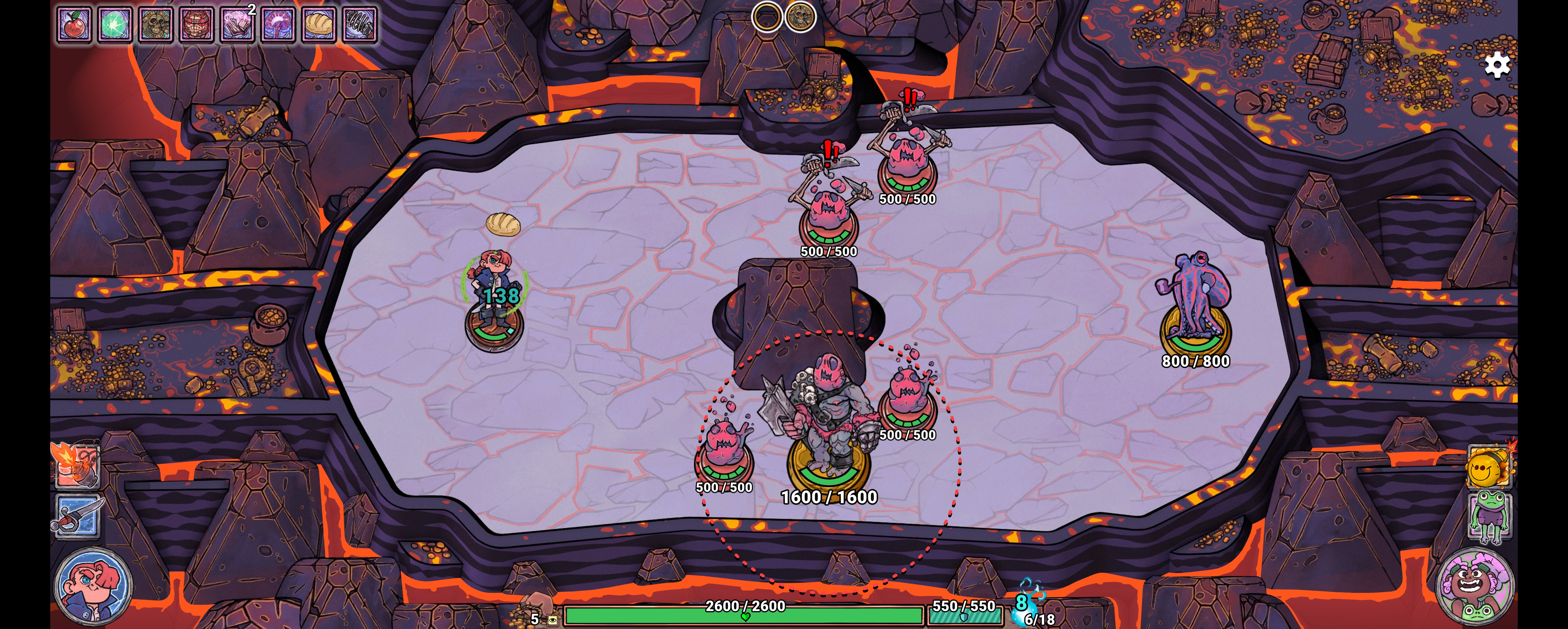Use the frog summon ability
This screenshot has width=1568, height=629.
pyautogui.click(x=1489, y=517)
